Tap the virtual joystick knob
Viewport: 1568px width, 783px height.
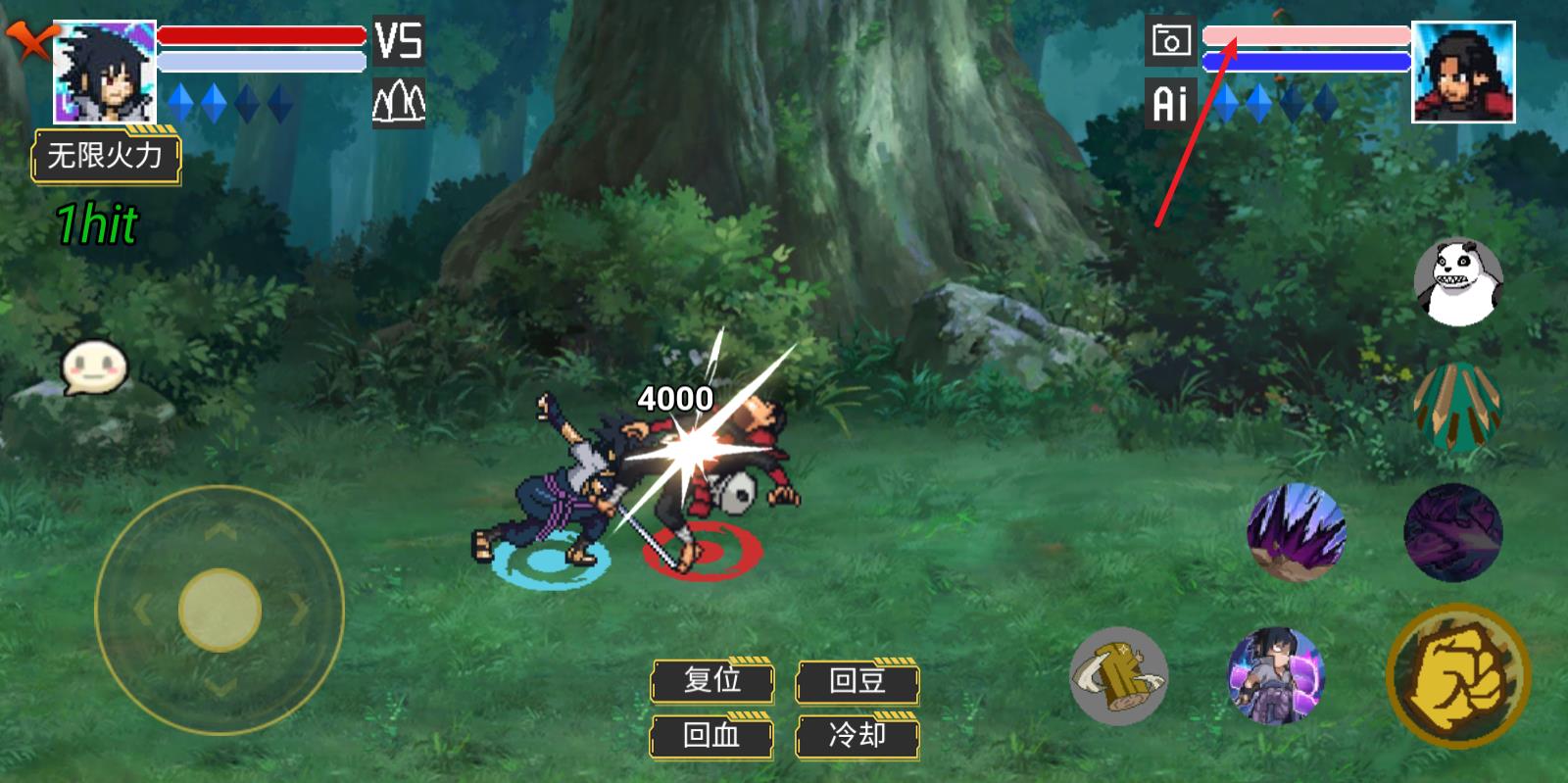(x=220, y=609)
